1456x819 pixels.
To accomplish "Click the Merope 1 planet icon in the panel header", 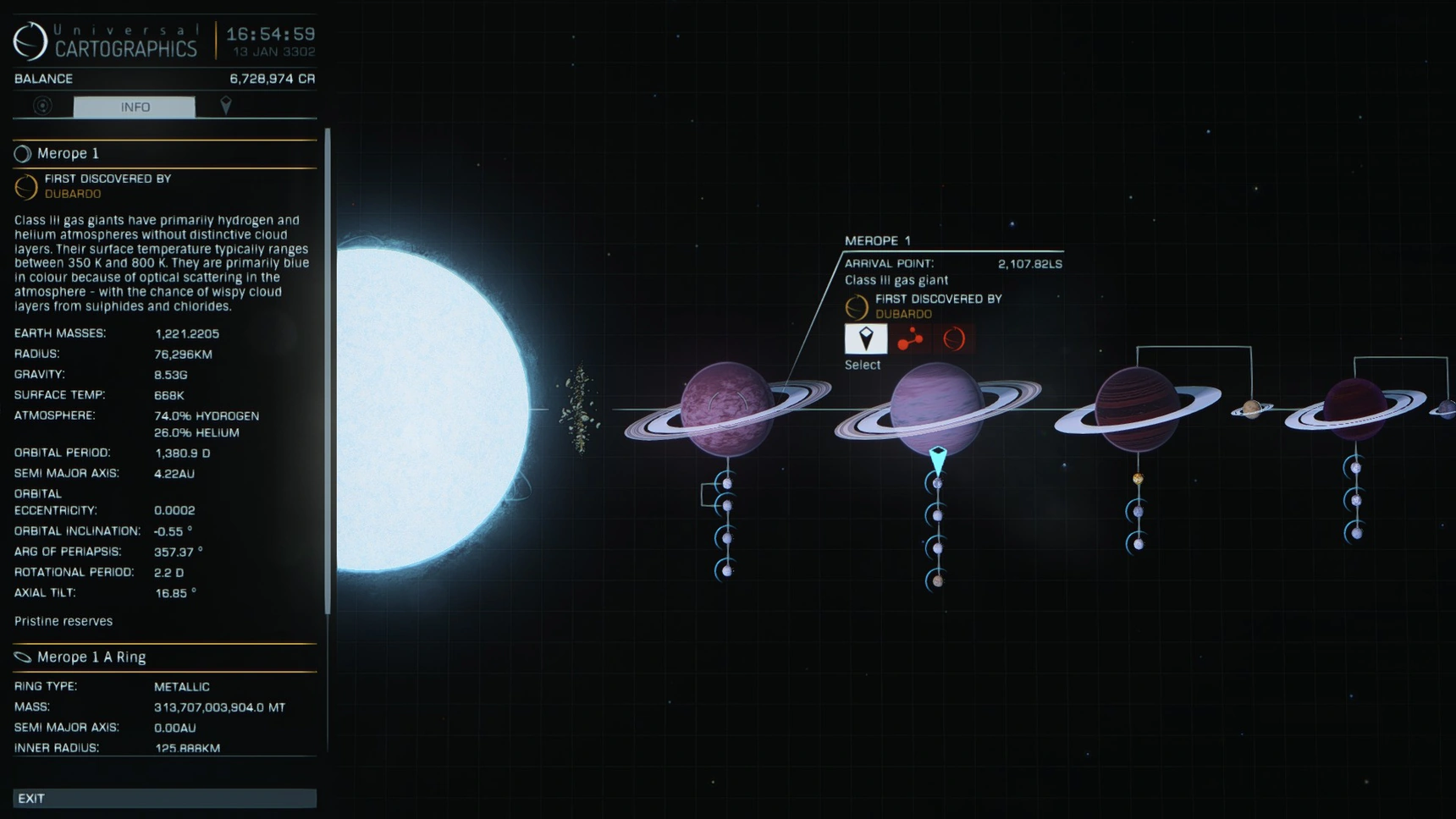I will point(21,153).
